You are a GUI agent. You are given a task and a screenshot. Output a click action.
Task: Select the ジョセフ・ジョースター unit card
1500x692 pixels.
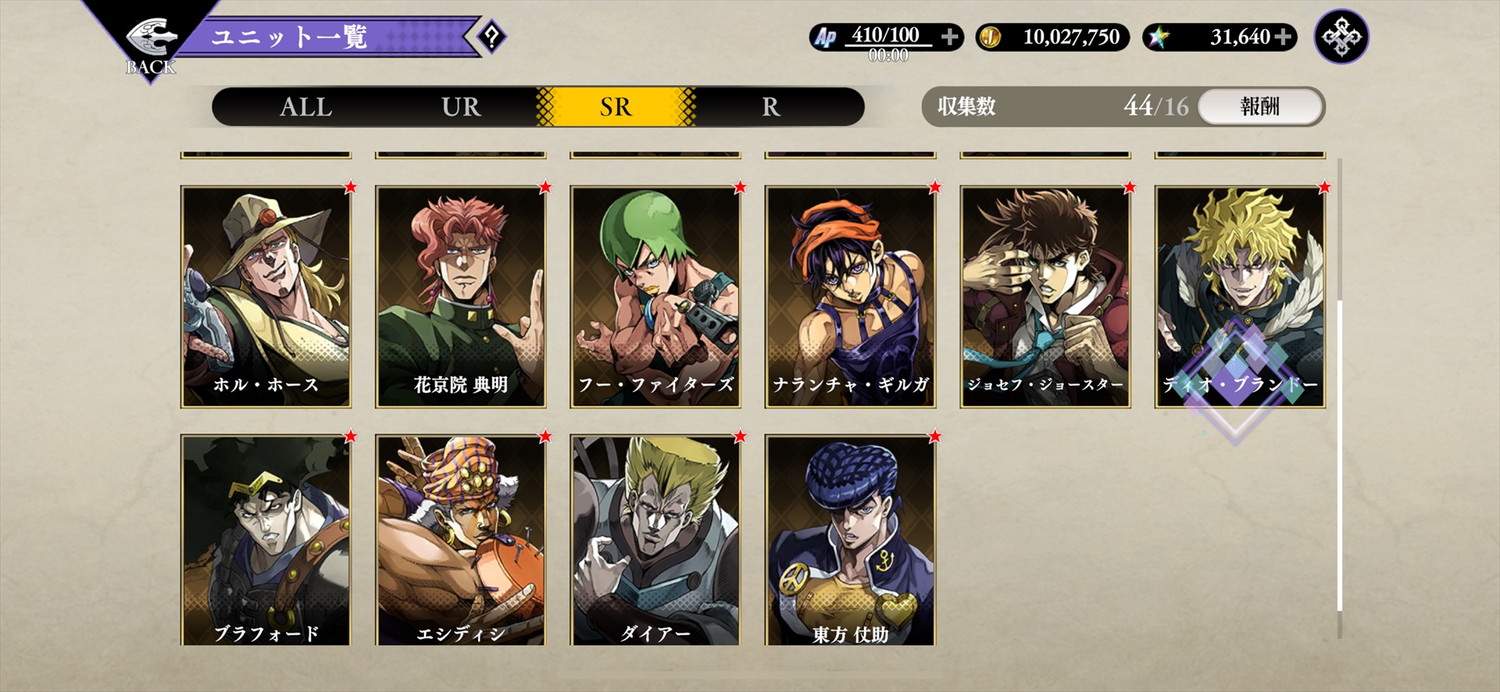click(1046, 297)
